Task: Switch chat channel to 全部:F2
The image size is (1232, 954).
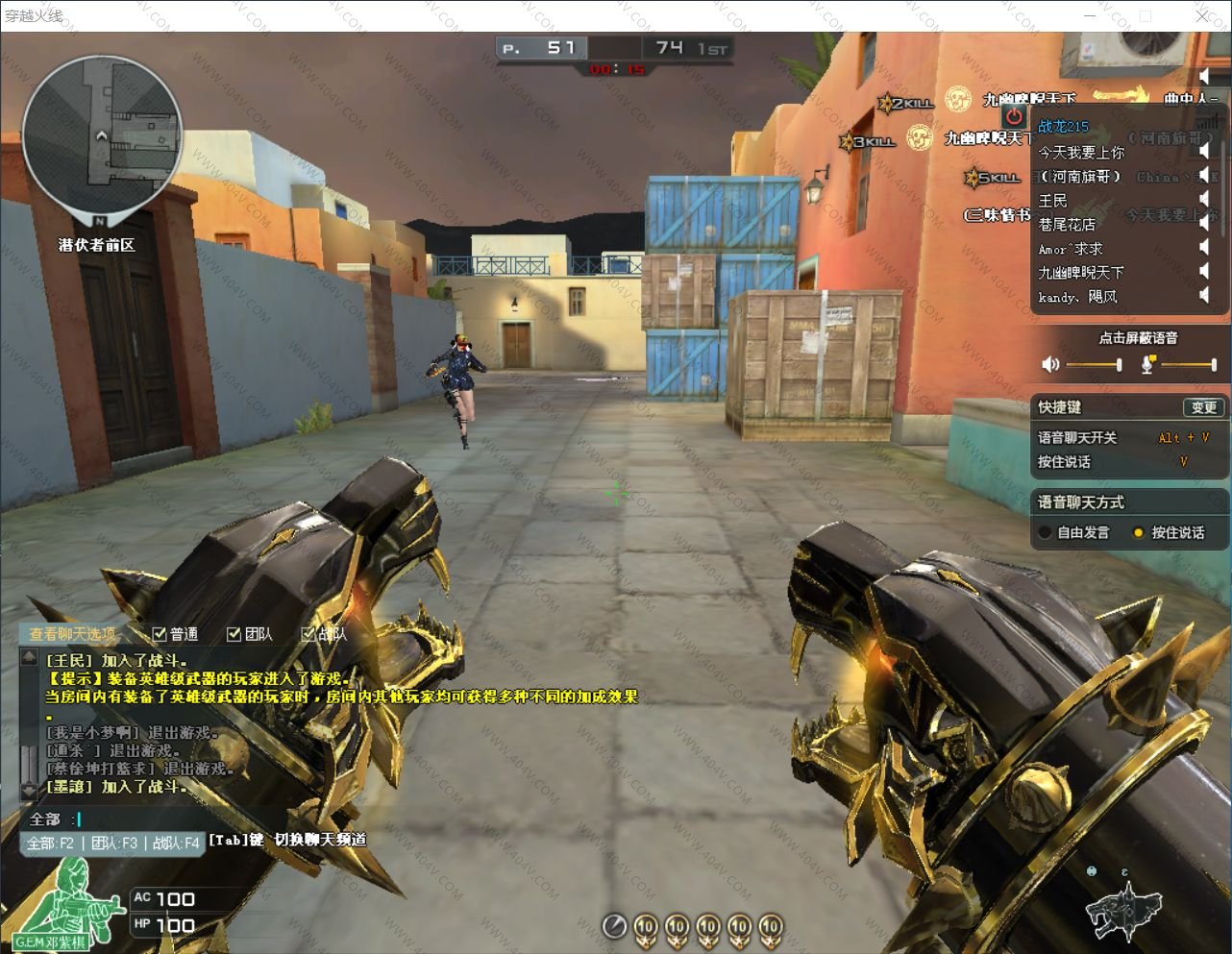Action: 50,843
